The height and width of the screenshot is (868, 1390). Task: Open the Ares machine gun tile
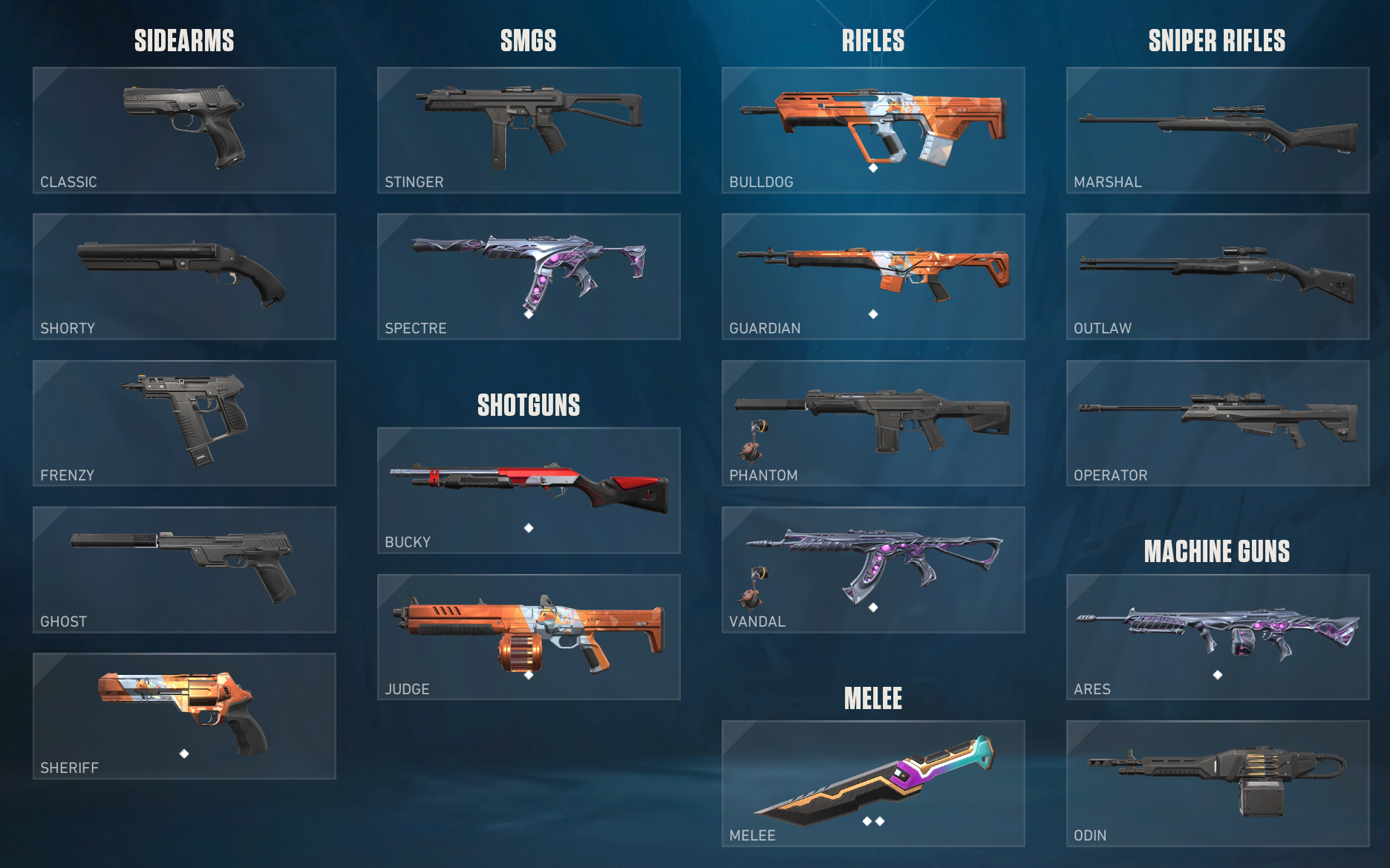click(1218, 636)
